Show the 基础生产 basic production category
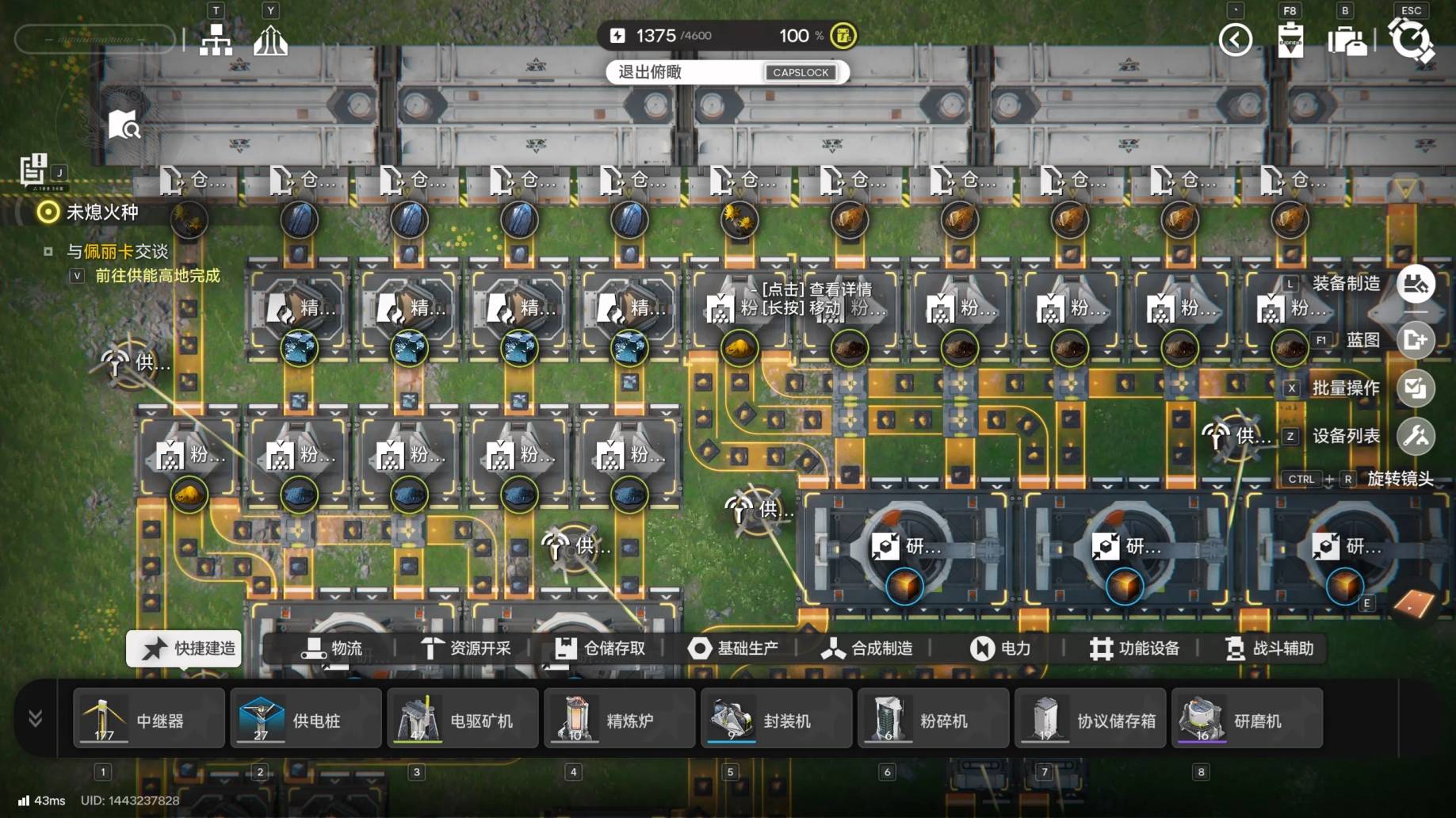1456x818 pixels. pyautogui.click(x=732, y=648)
